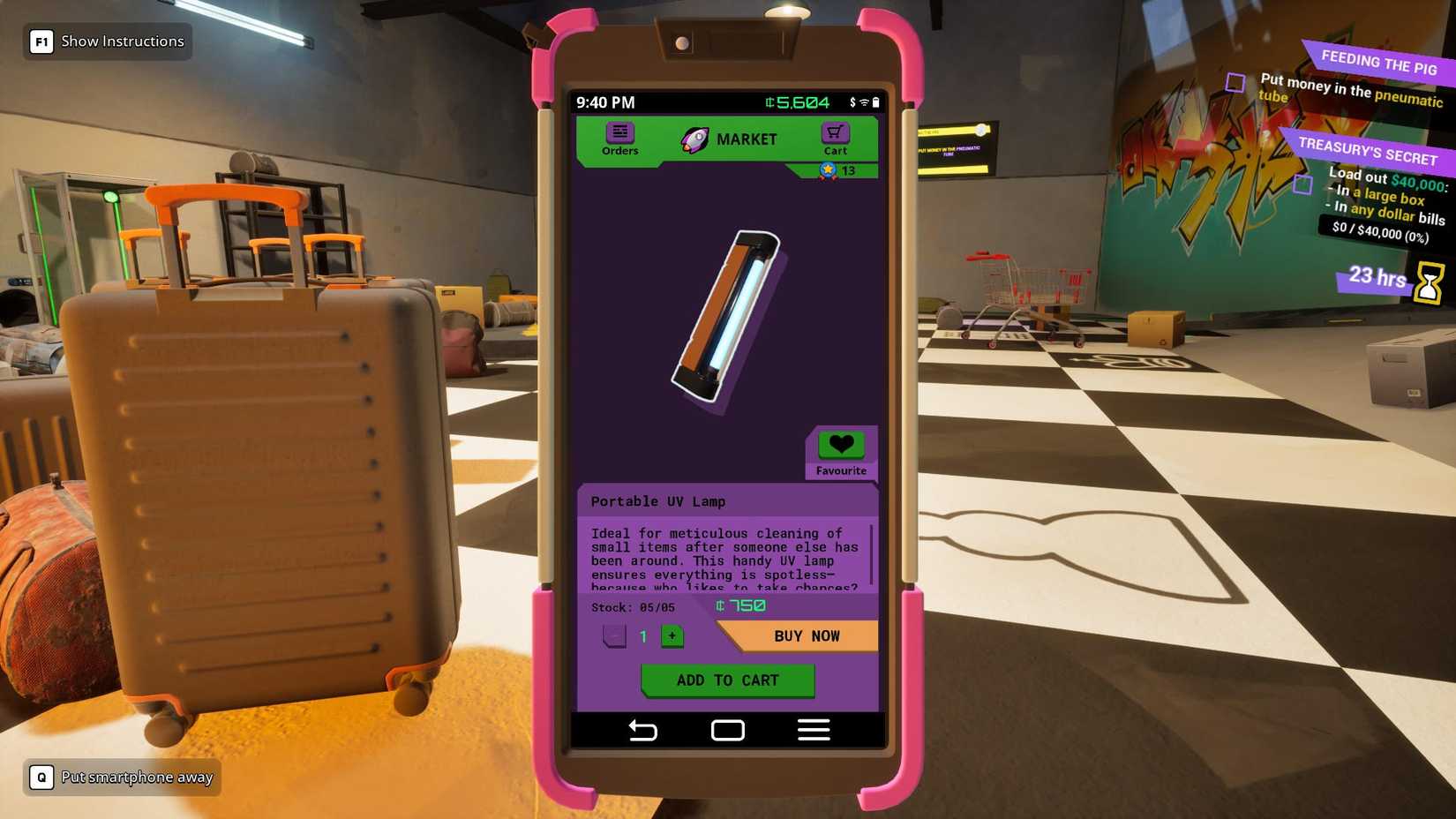The image size is (1456, 819).
Task: Tap the home icon on the navigation bar
Action: pos(726,730)
